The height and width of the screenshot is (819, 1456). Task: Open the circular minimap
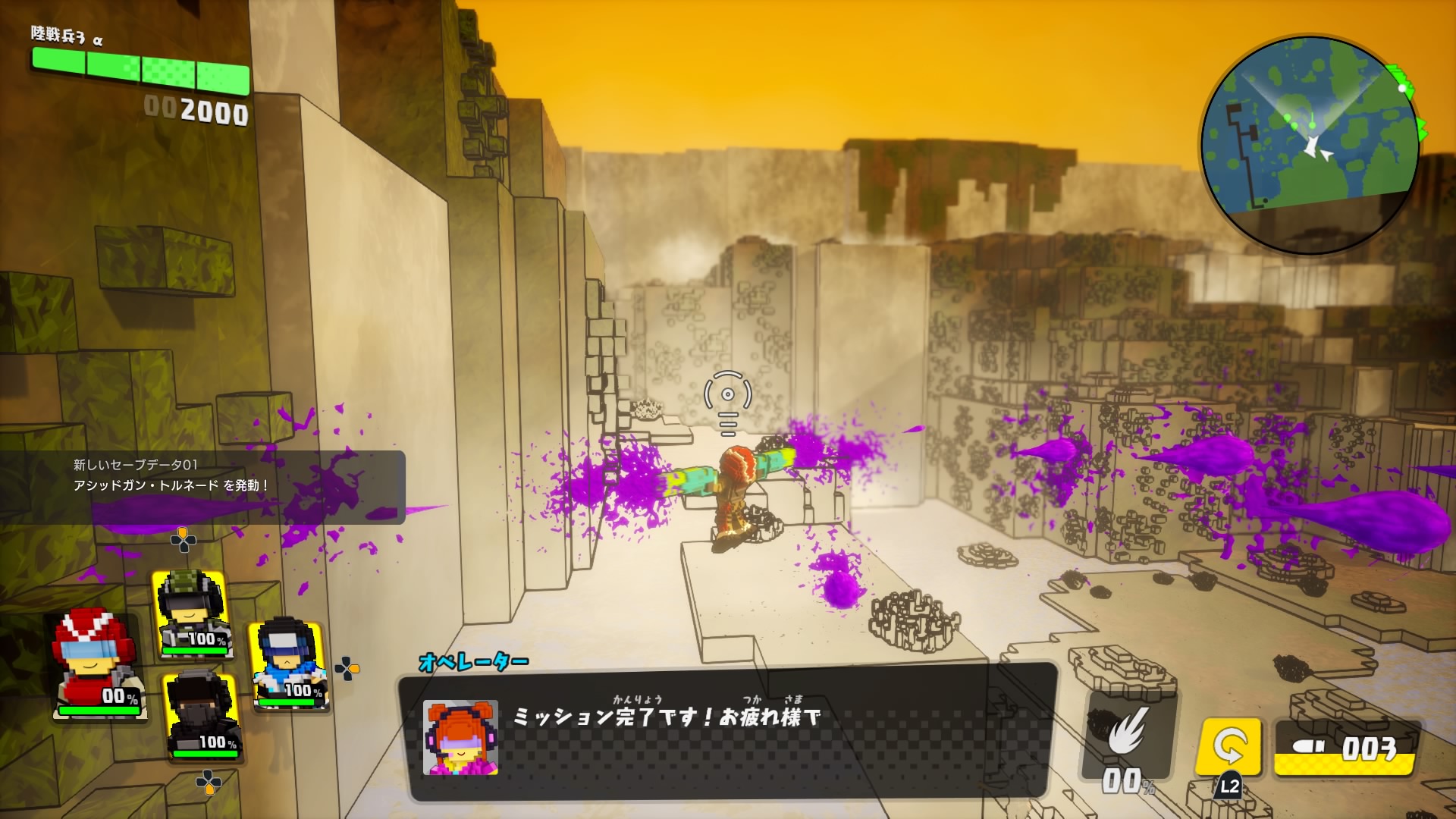(1310, 145)
